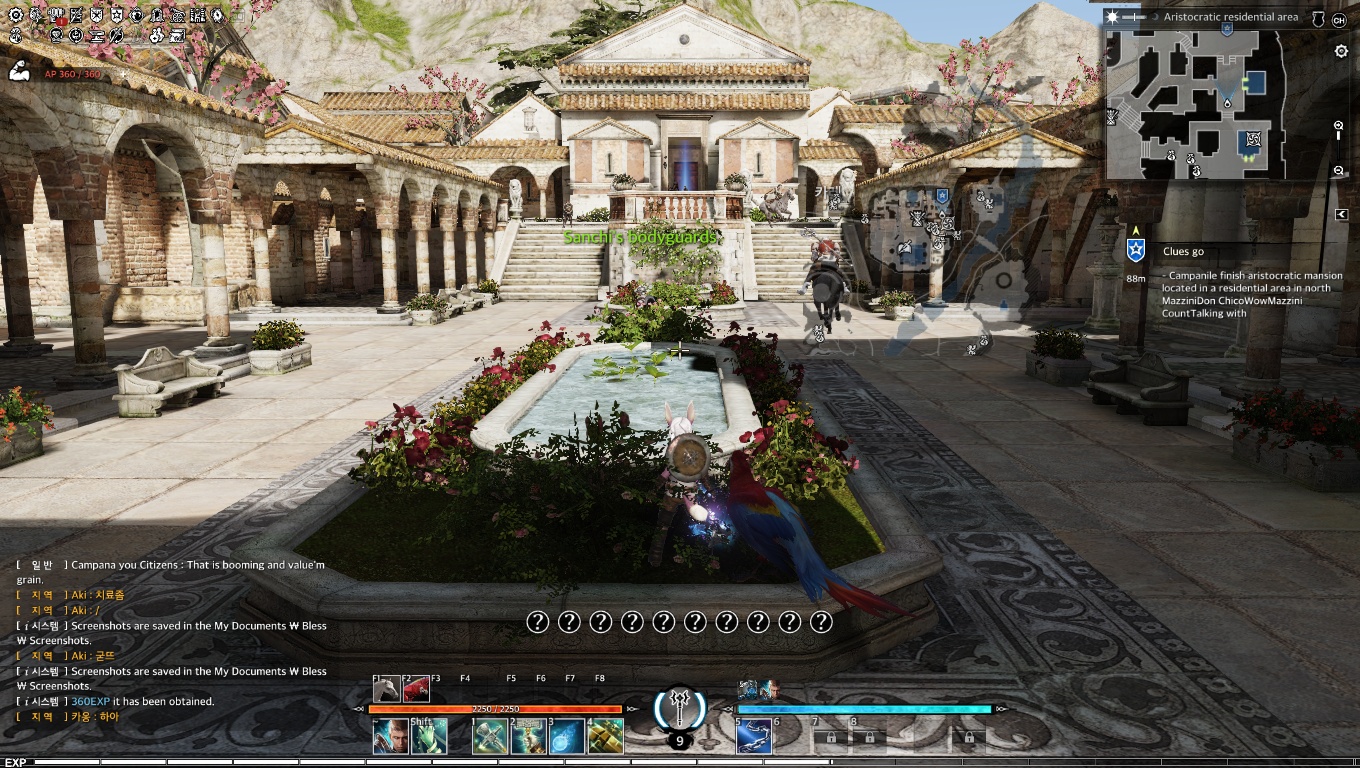Use the glowing blue orb skill
The width and height of the screenshot is (1360, 768).
[x=567, y=737]
